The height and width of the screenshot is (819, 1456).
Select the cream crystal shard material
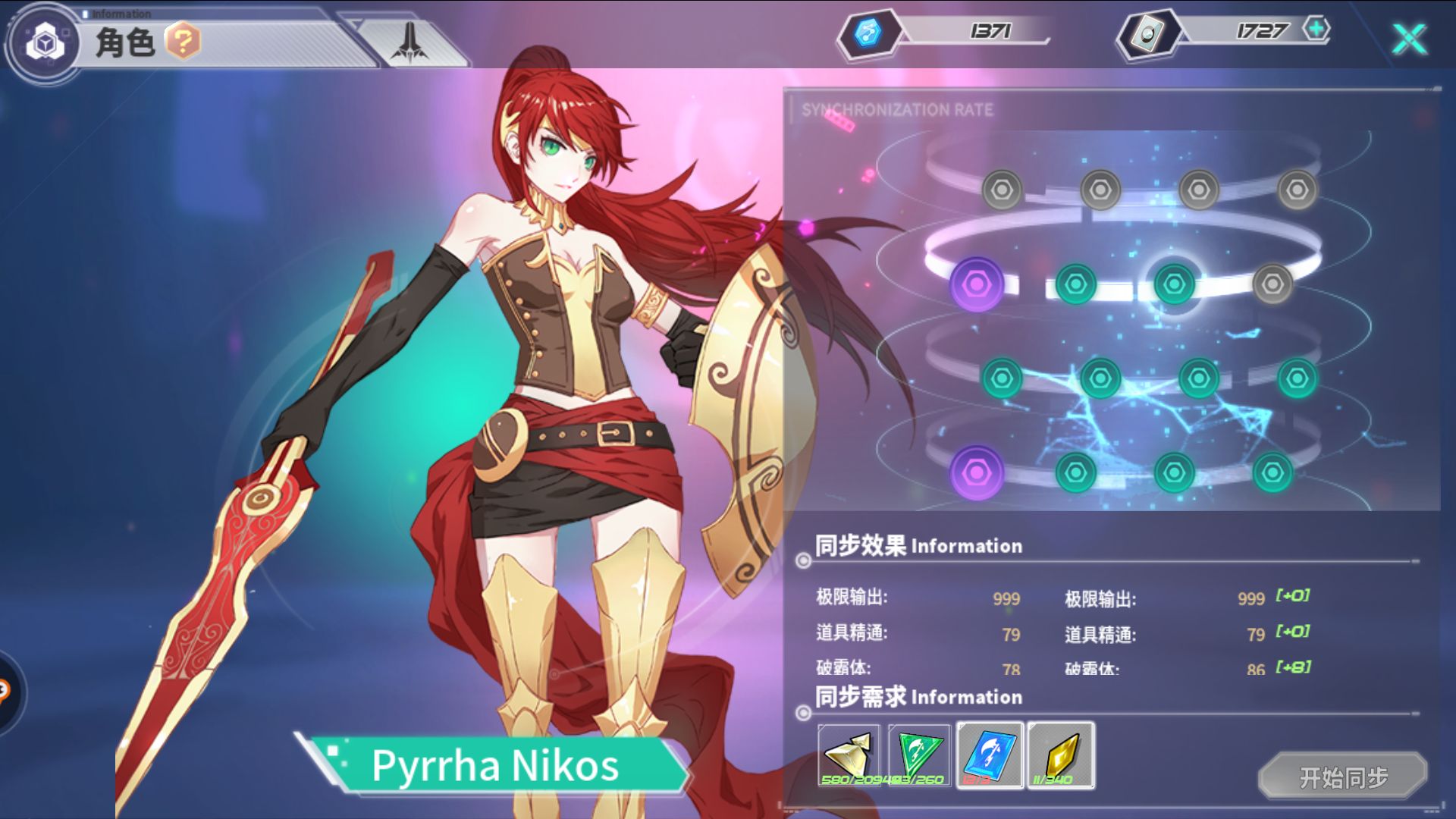point(849,755)
